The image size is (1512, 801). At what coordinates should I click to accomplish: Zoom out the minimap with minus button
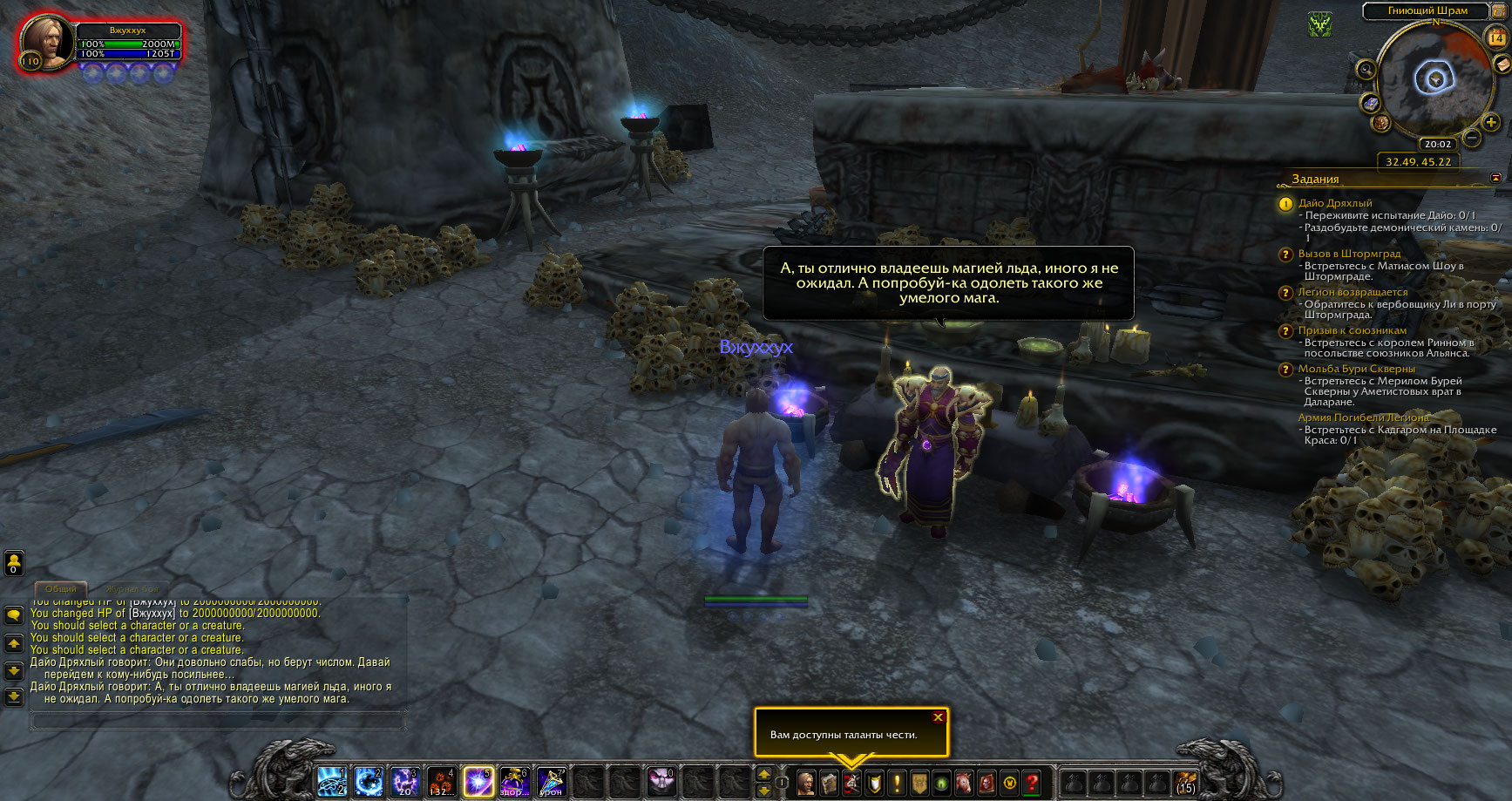coord(1472,138)
